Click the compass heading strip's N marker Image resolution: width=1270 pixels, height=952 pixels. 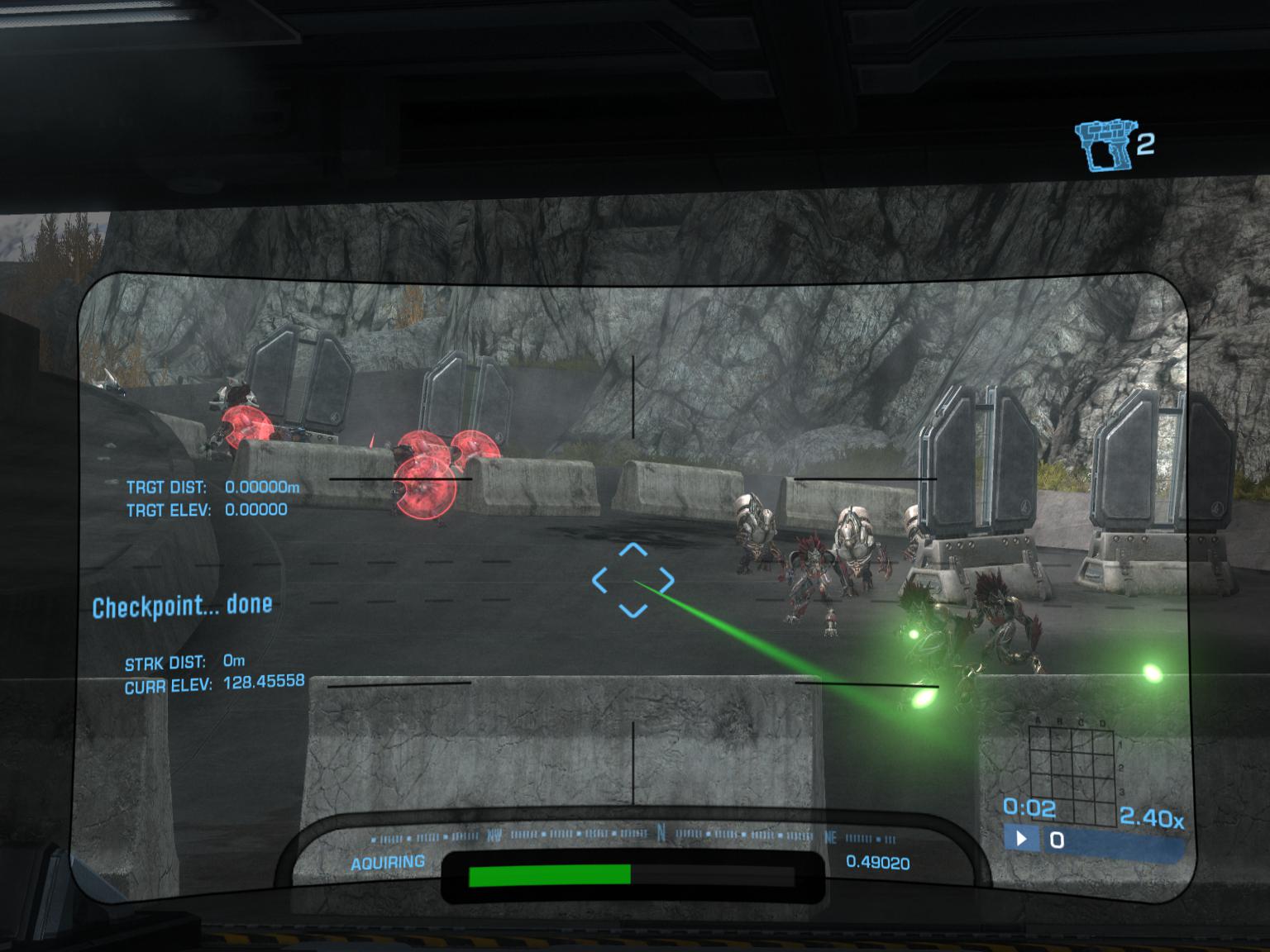pyautogui.click(x=661, y=833)
